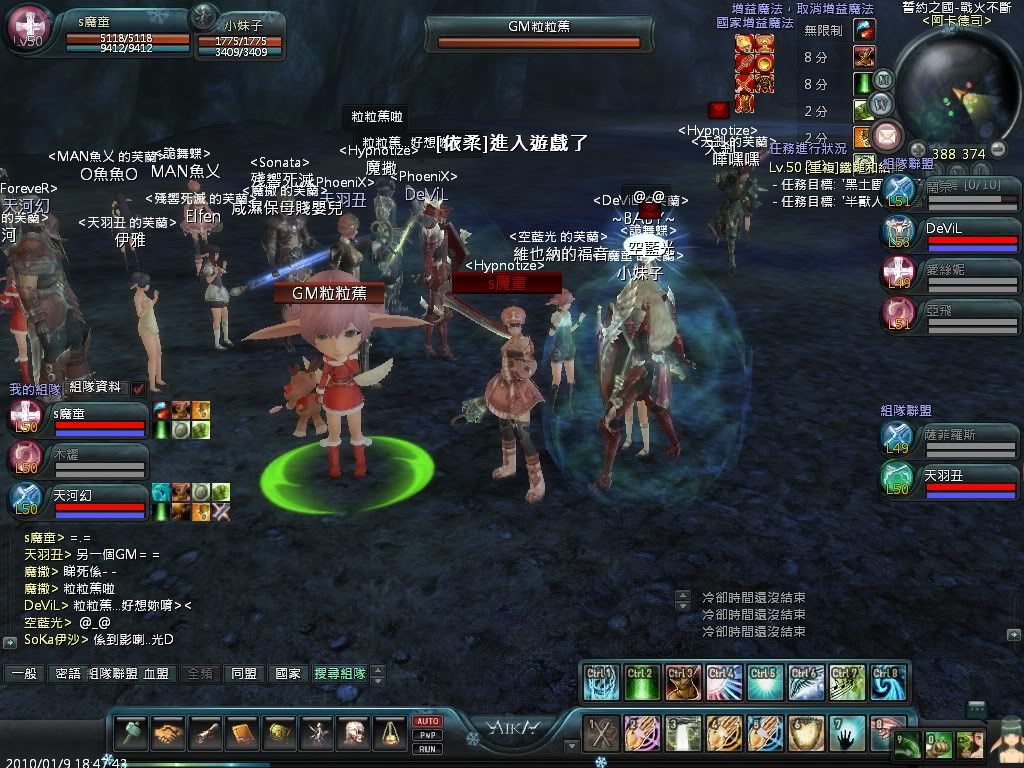Viewport: 1024px width, 768px height.
Task: Open the 搜尋組隊 party search tab
Action: point(339,674)
